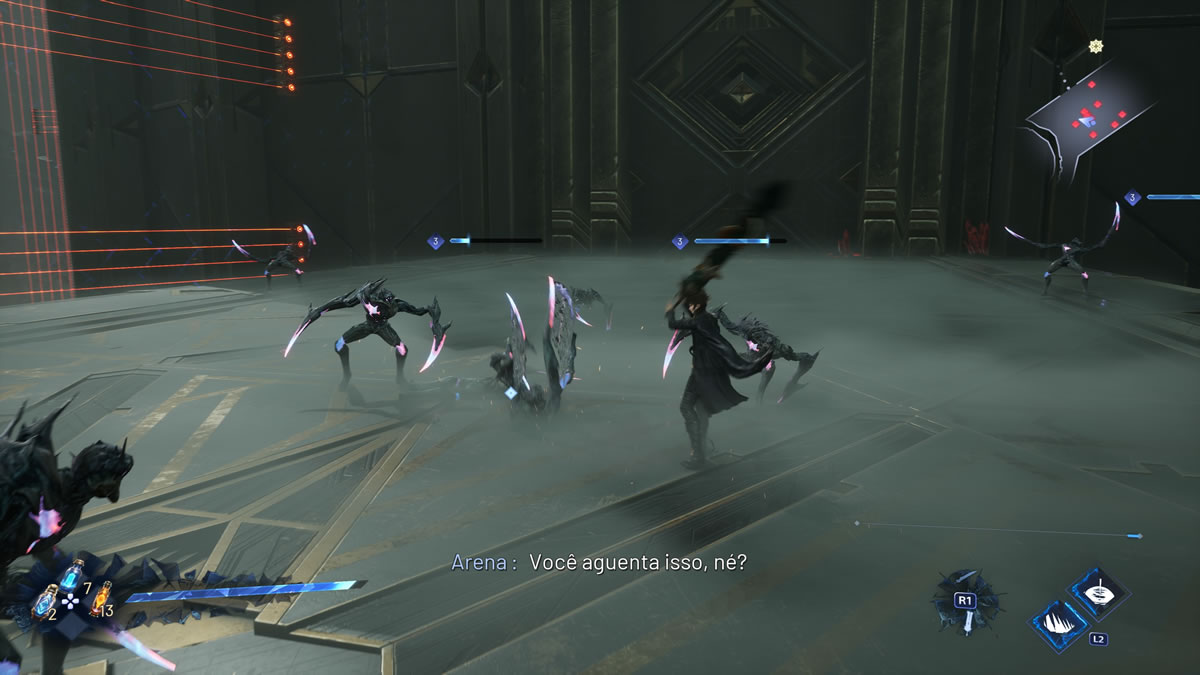Viewport: 1200px width, 675px height.
Task: Use the orange potion with 13 remaining
Action: click(x=100, y=597)
